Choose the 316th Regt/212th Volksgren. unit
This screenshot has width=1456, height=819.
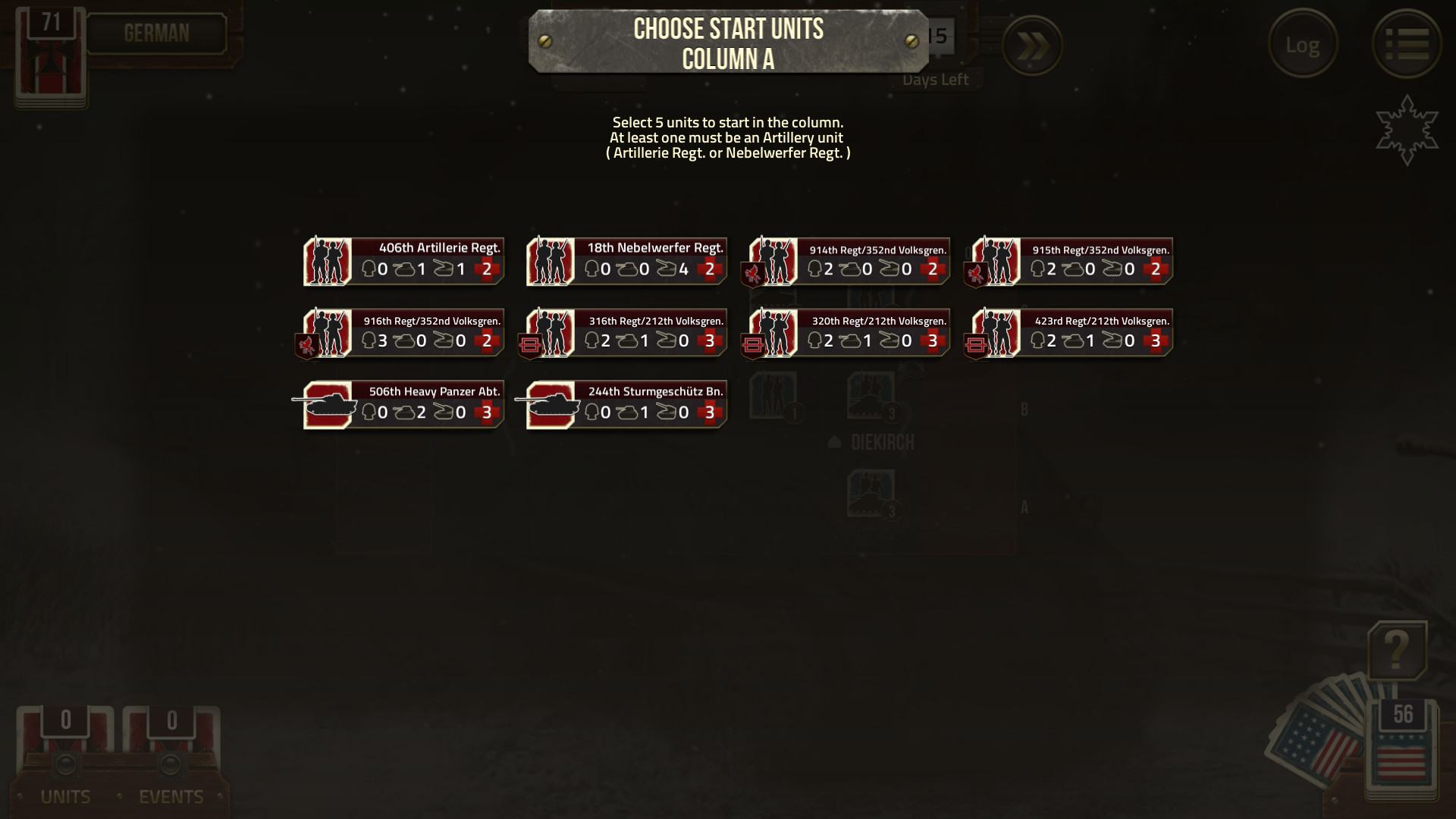[626, 332]
